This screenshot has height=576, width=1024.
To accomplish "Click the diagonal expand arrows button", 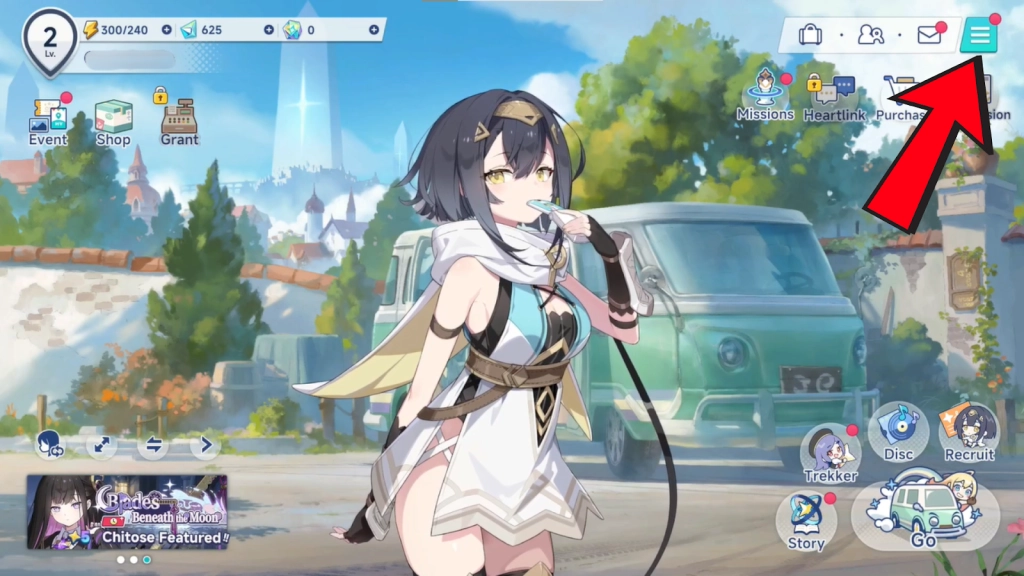I will point(101,445).
